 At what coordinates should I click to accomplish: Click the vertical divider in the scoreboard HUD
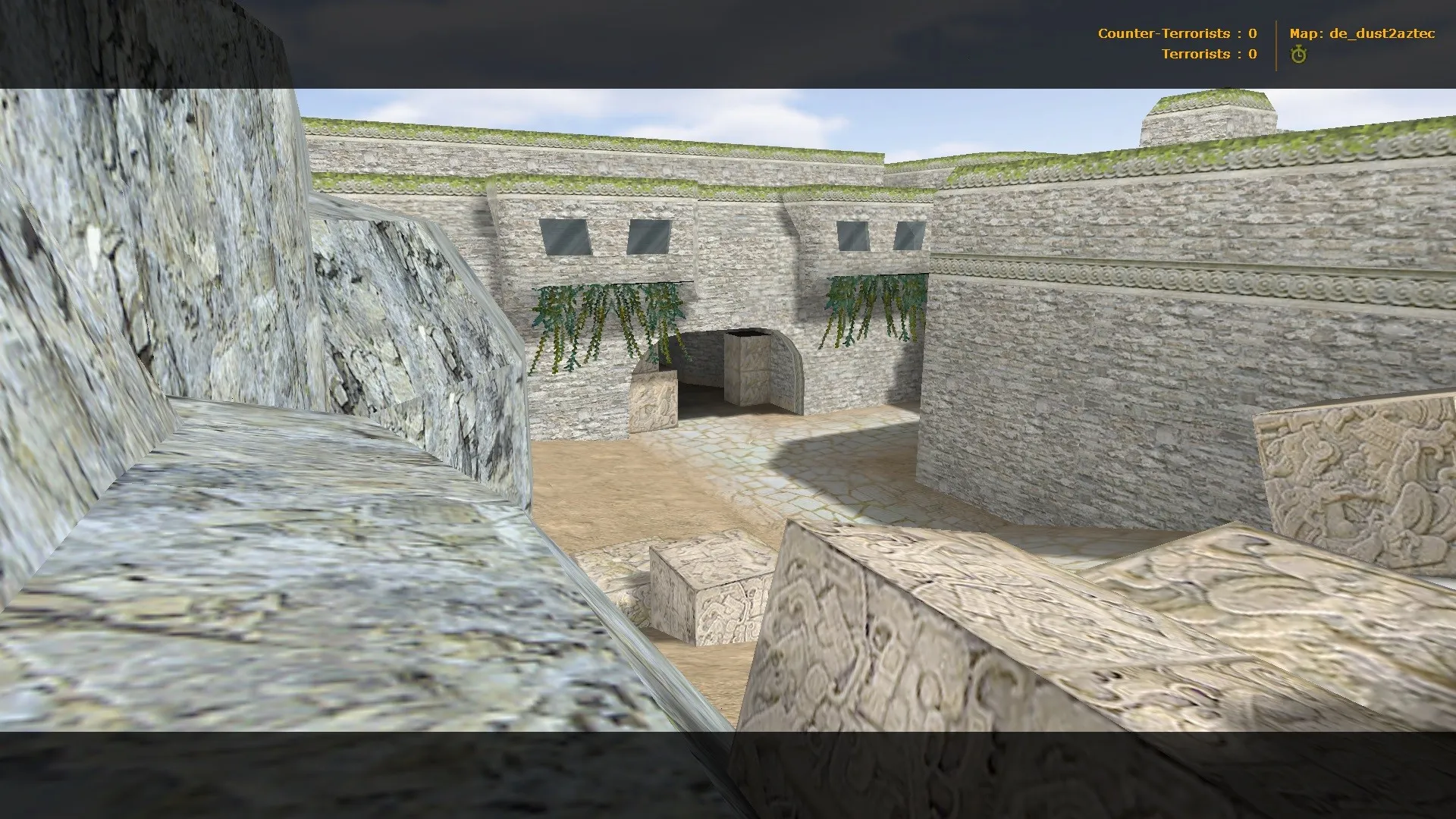click(1278, 43)
